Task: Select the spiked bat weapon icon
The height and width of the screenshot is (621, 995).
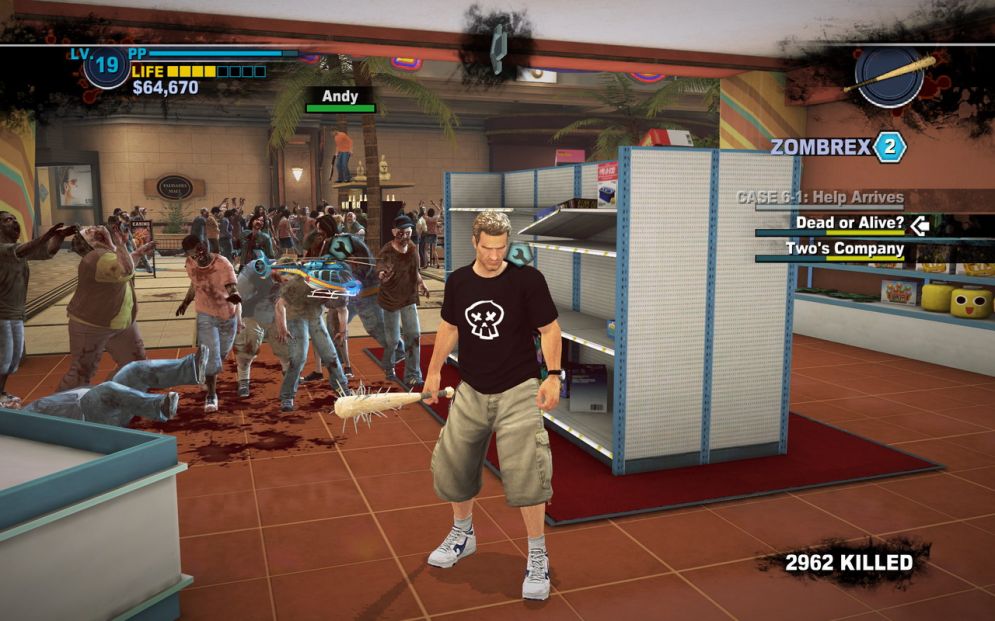Action: click(889, 76)
